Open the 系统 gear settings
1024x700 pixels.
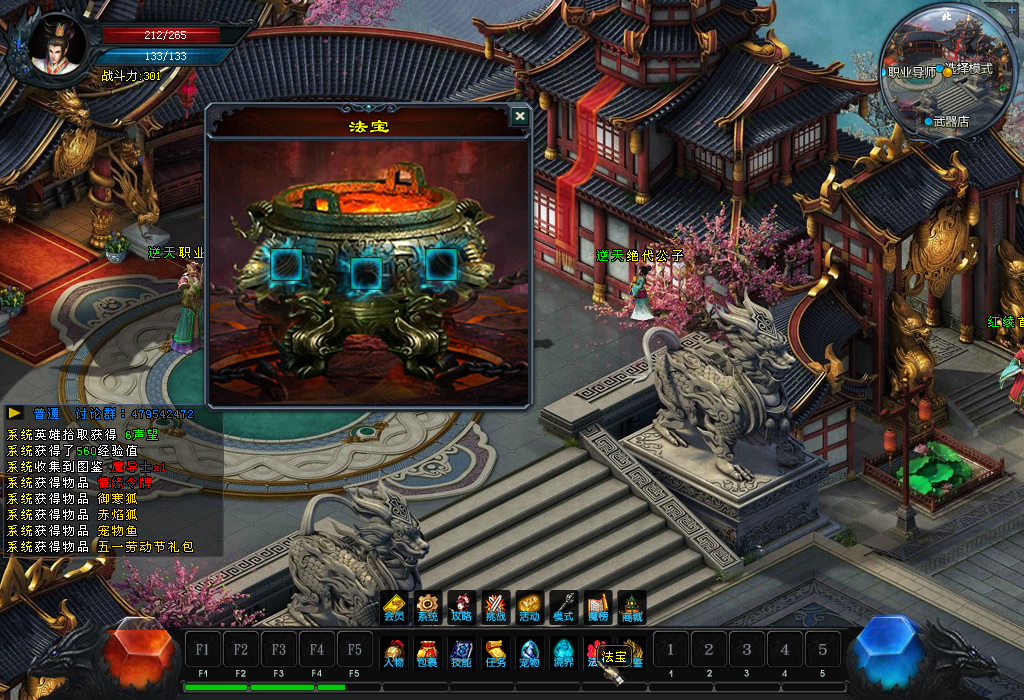coord(428,607)
